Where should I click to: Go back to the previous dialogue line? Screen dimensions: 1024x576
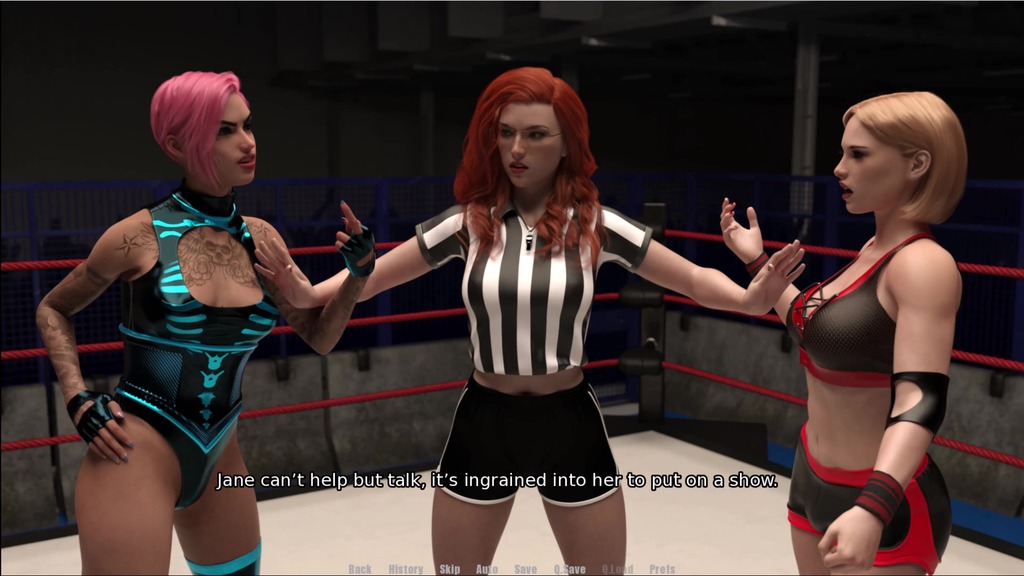point(360,569)
